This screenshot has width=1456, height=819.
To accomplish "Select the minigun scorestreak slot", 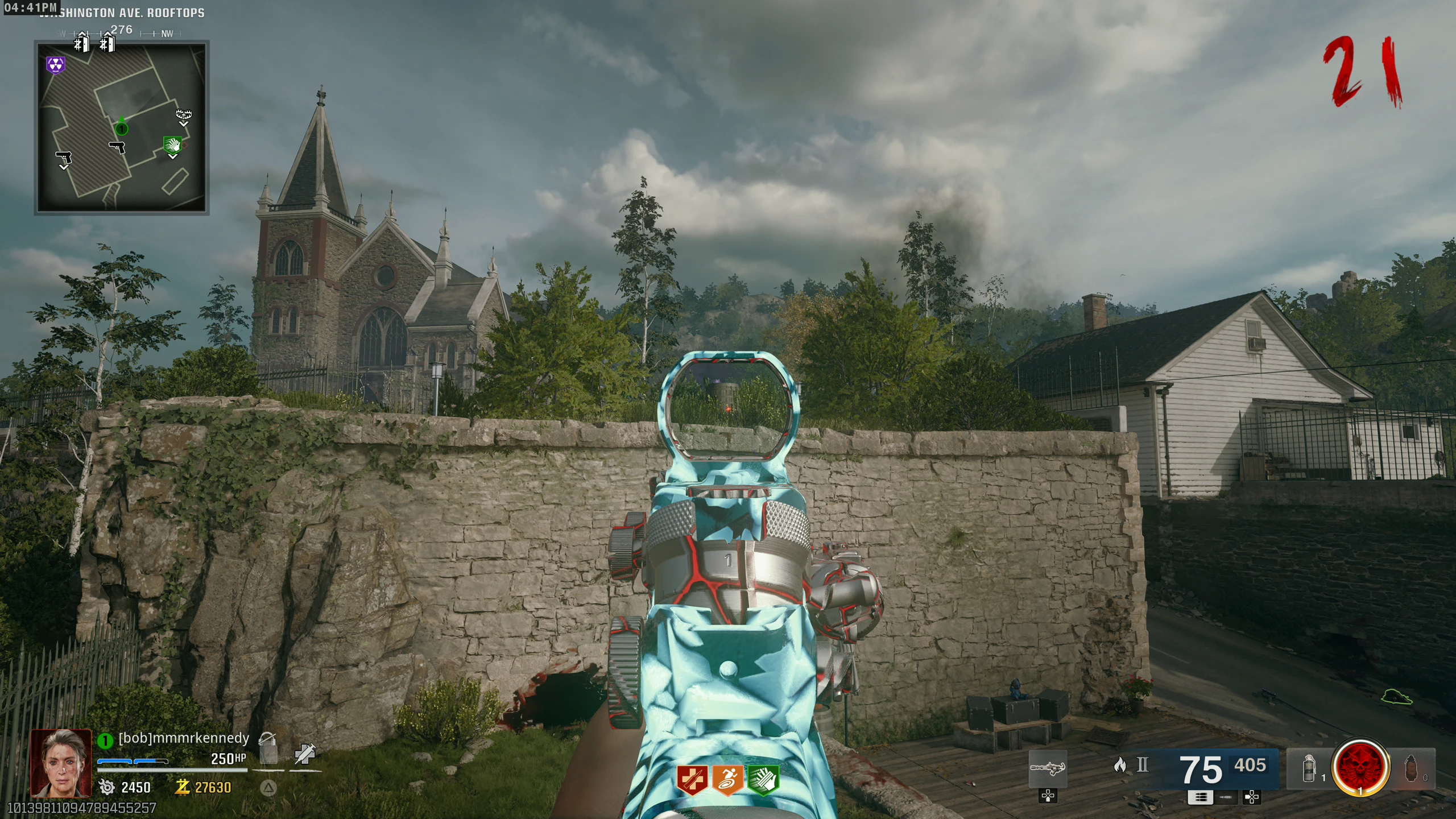I will [x=1048, y=768].
